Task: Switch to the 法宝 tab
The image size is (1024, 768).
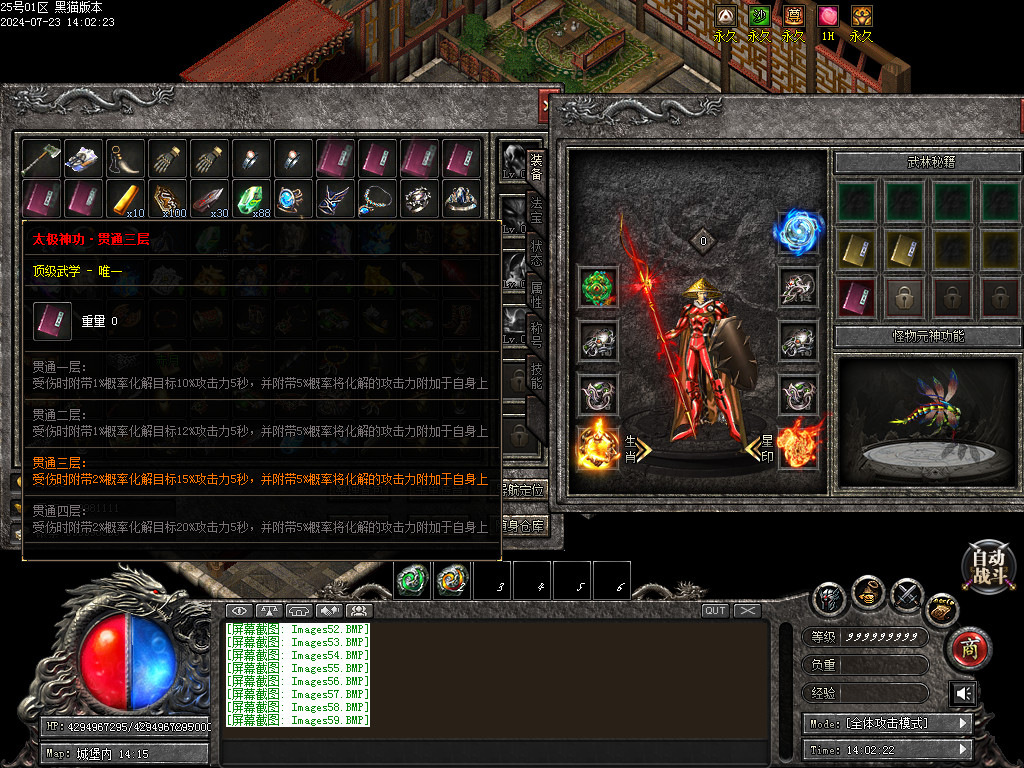Action: (x=537, y=207)
